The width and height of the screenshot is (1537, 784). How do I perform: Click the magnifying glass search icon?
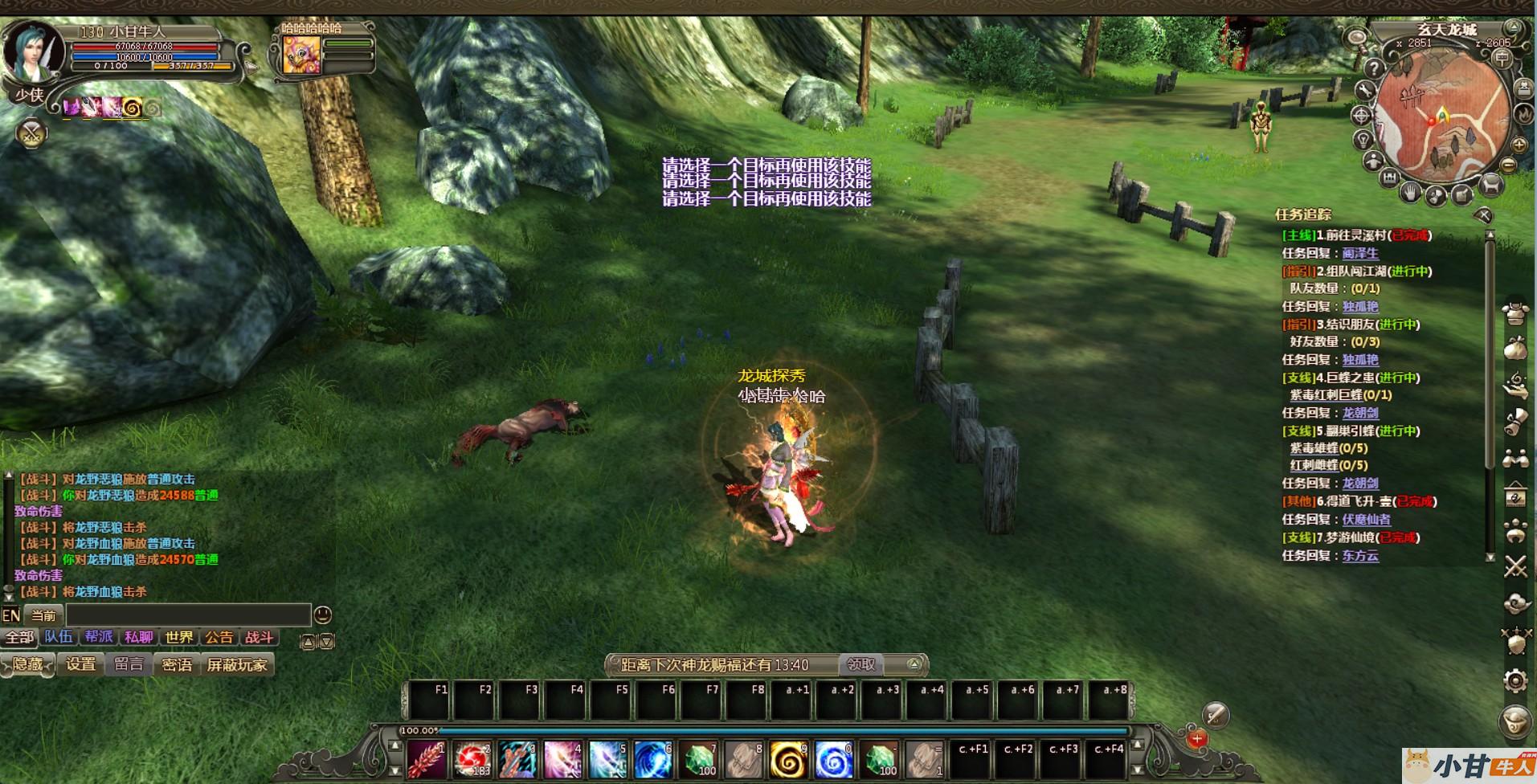tap(1356, 38)
